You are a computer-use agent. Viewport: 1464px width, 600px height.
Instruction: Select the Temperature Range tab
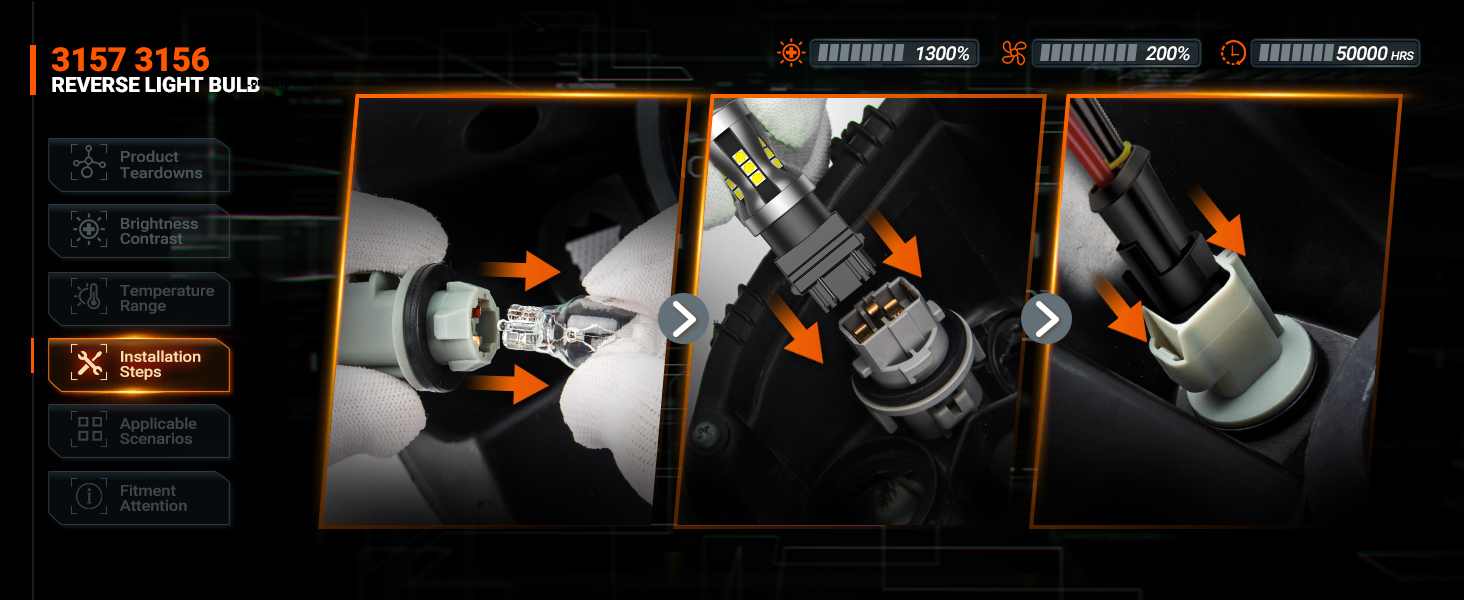click(x=139, y=299)
